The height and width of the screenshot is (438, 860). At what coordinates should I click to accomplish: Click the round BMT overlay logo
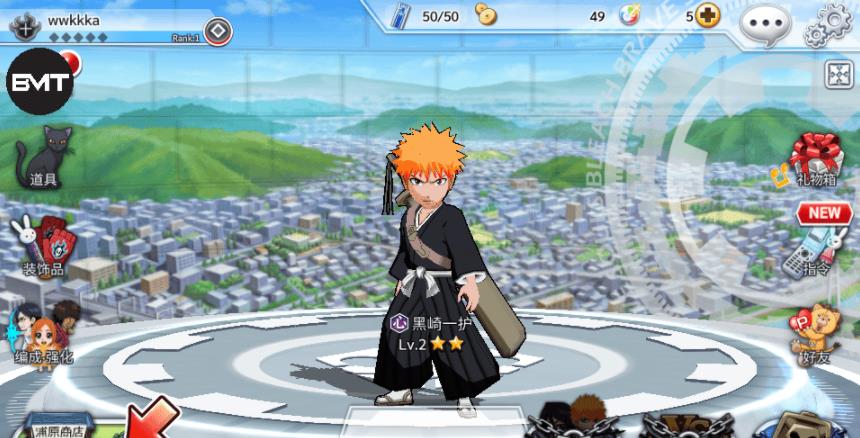pyautogui.click(x=40, y=81)
